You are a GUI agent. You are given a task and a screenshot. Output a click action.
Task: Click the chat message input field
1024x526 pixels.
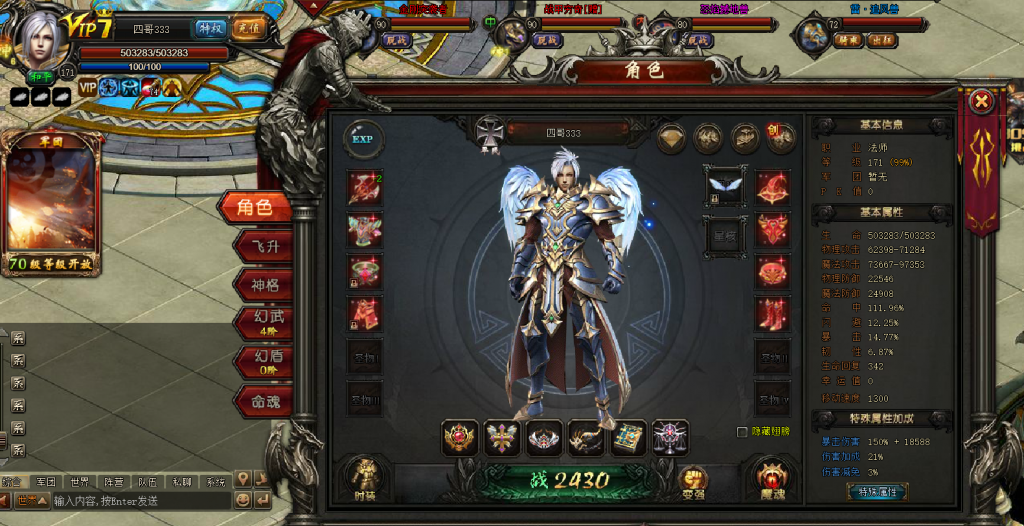click(x=140, y=500)
